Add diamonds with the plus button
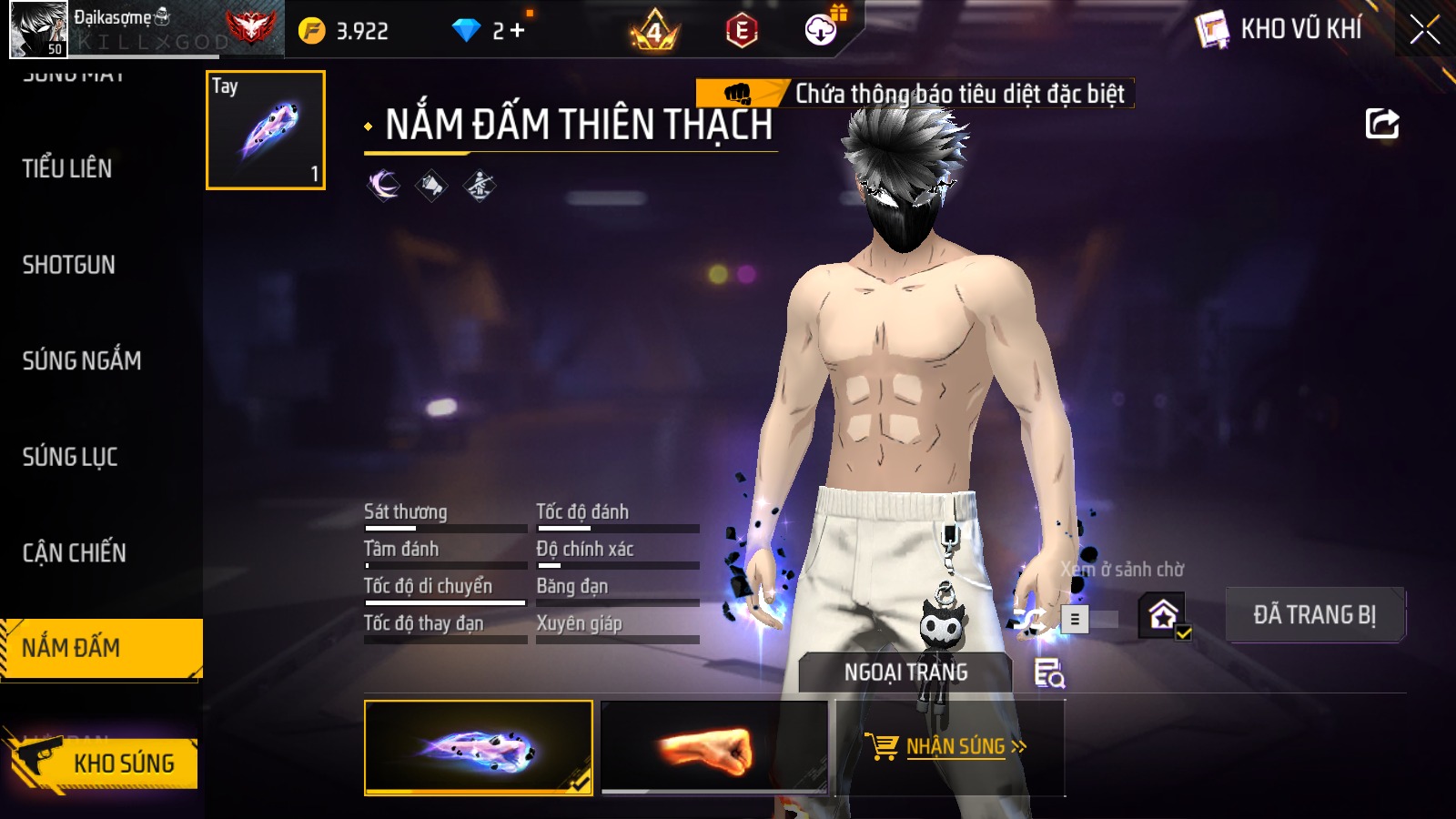This screenshot has width=1456, height=819. [x=517, y=31]
